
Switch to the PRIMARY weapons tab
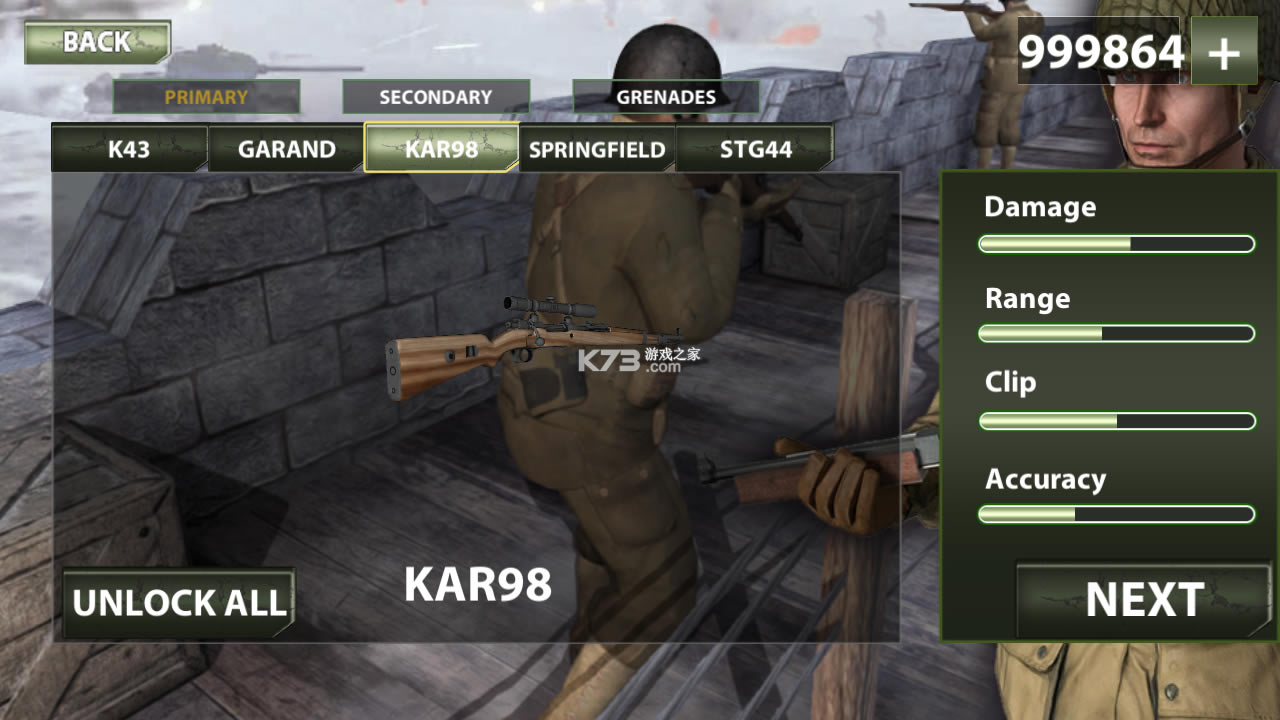(206, 97)
